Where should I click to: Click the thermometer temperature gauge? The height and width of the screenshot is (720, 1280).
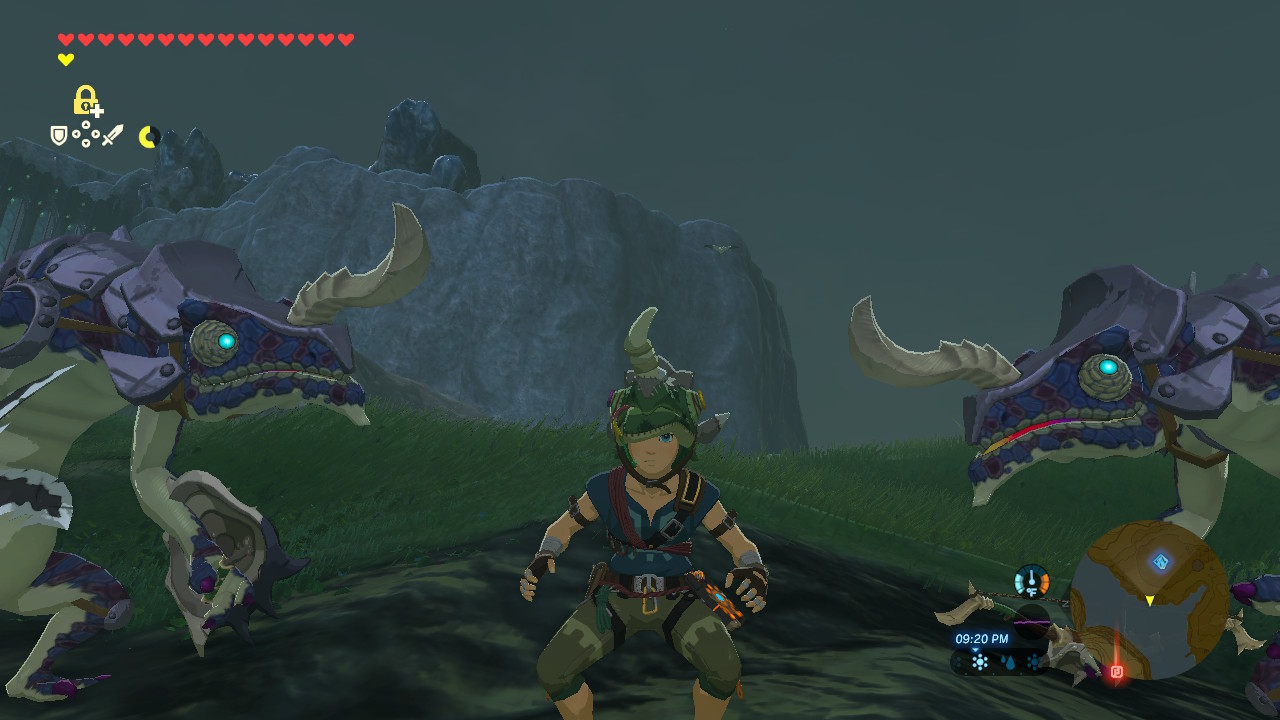[1031, 581]
